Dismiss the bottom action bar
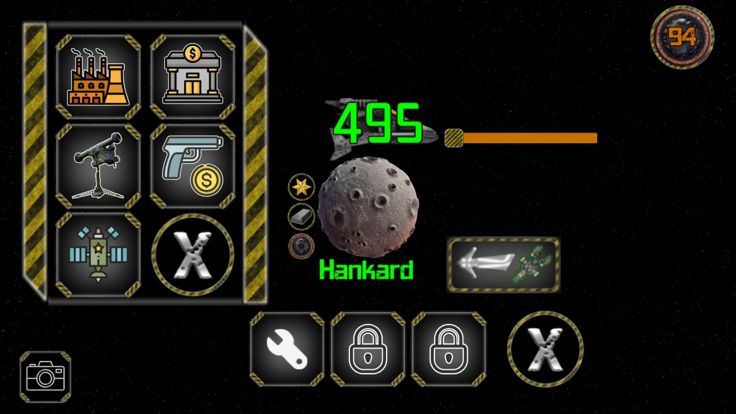This screenshot has height=414, width=736. pos(544,350)
